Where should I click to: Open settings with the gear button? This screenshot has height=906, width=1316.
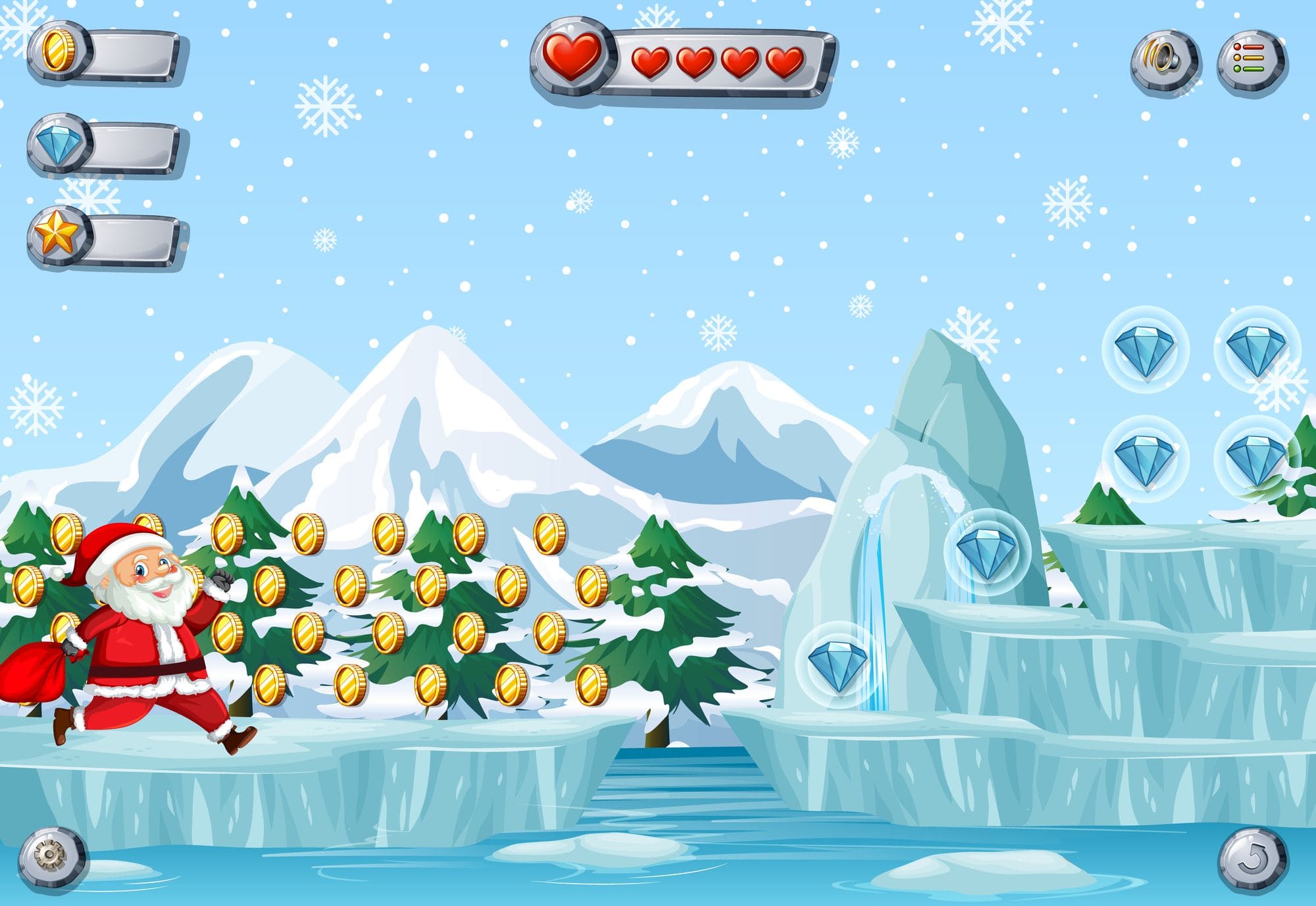pos(51,857)
